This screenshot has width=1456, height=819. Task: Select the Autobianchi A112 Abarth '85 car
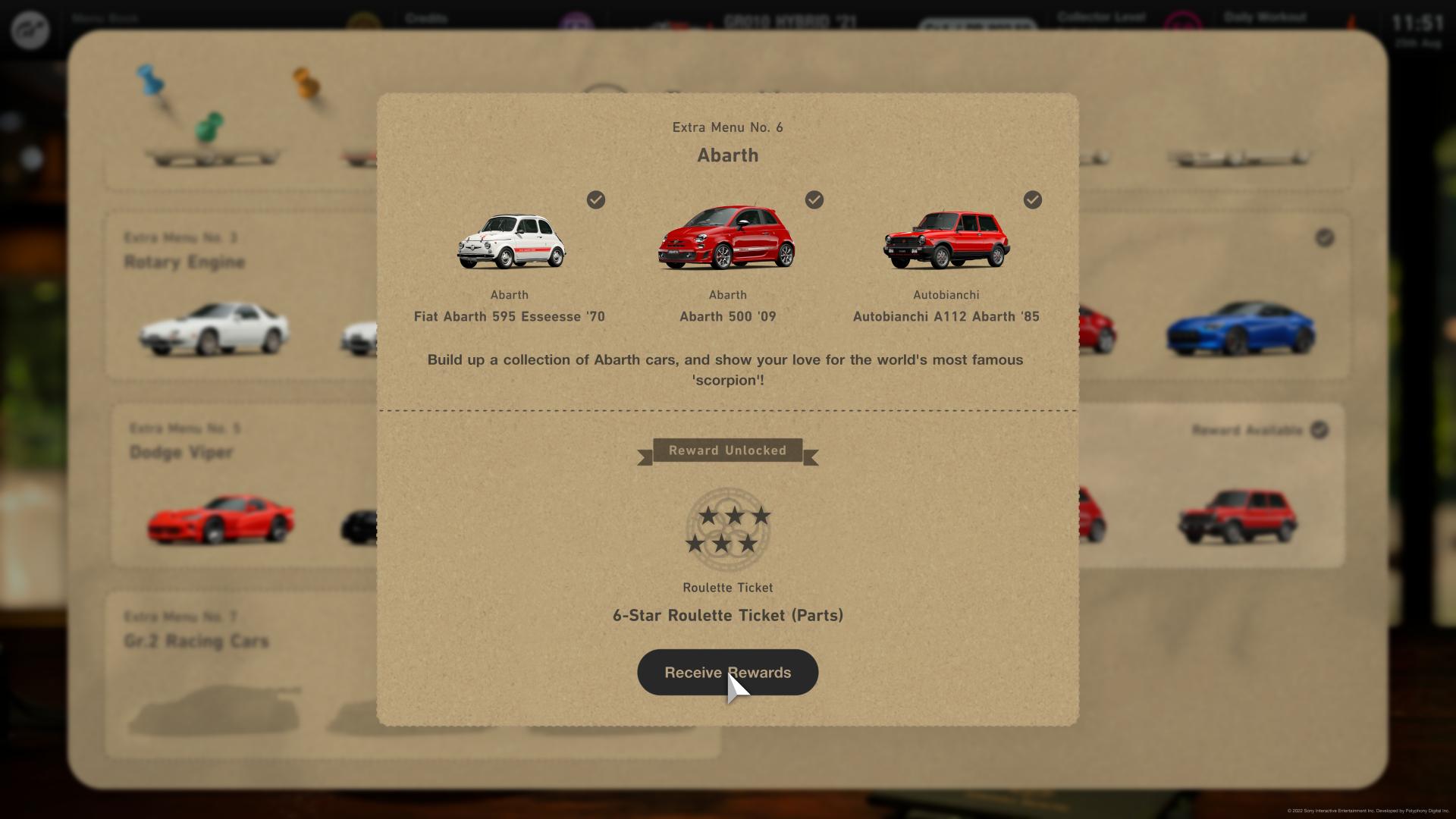[x=946, y=240]
